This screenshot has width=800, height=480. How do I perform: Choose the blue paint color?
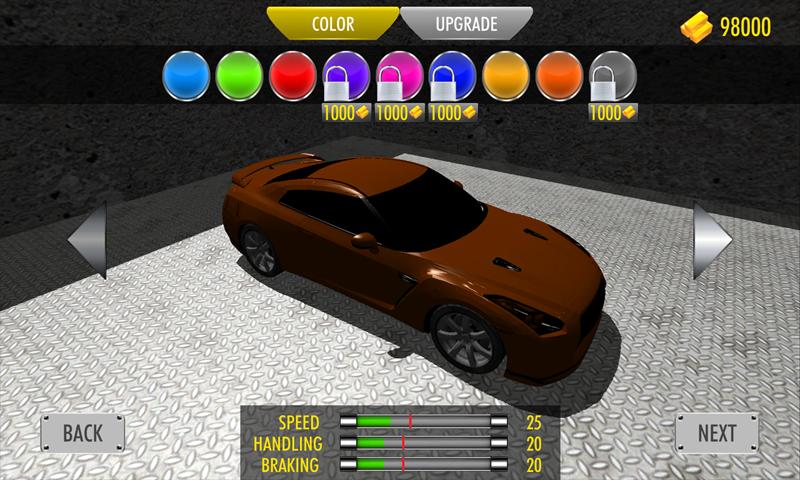[x=189, y=75]
